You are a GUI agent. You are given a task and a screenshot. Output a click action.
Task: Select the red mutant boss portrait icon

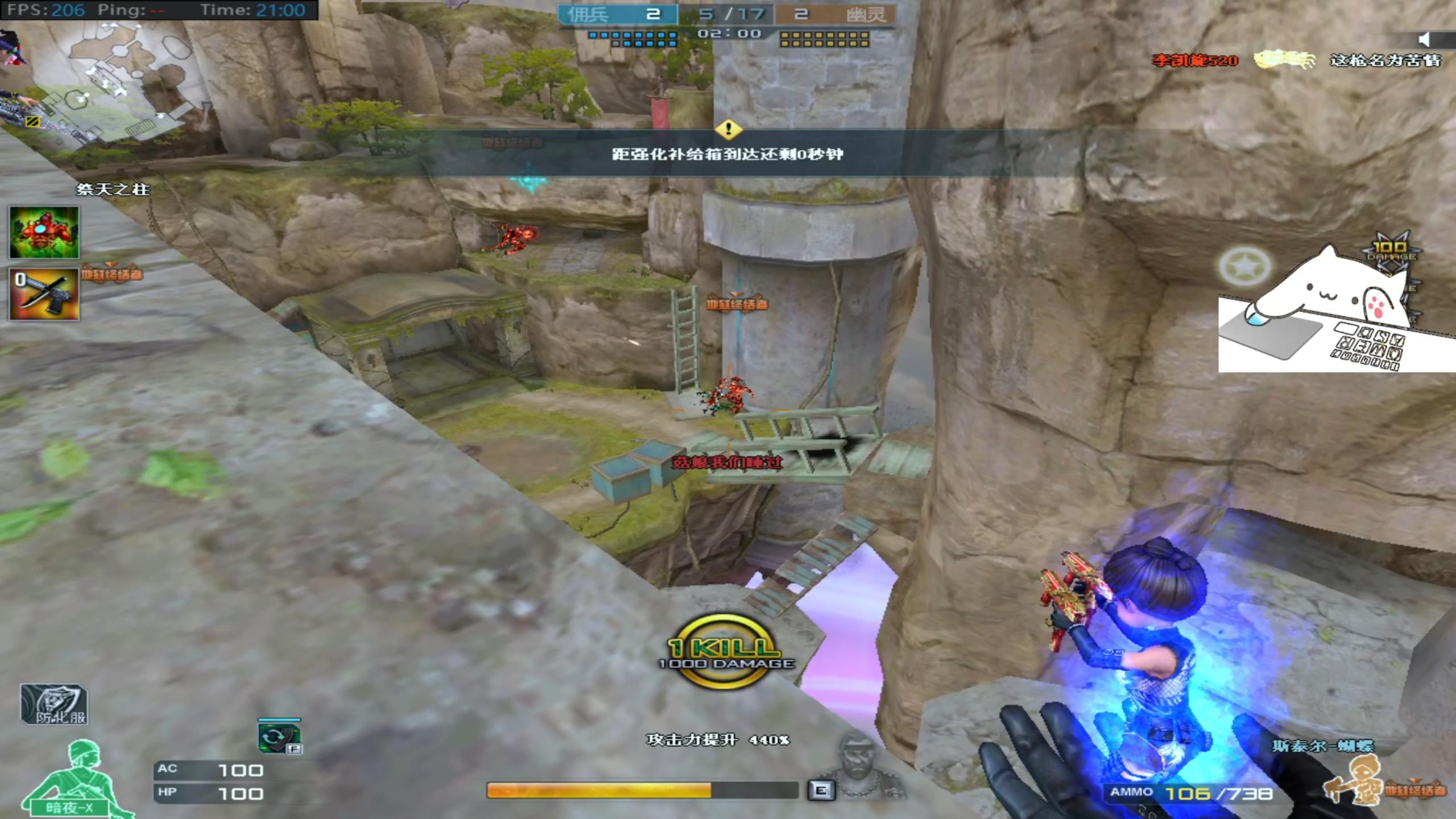coord(44,233)
